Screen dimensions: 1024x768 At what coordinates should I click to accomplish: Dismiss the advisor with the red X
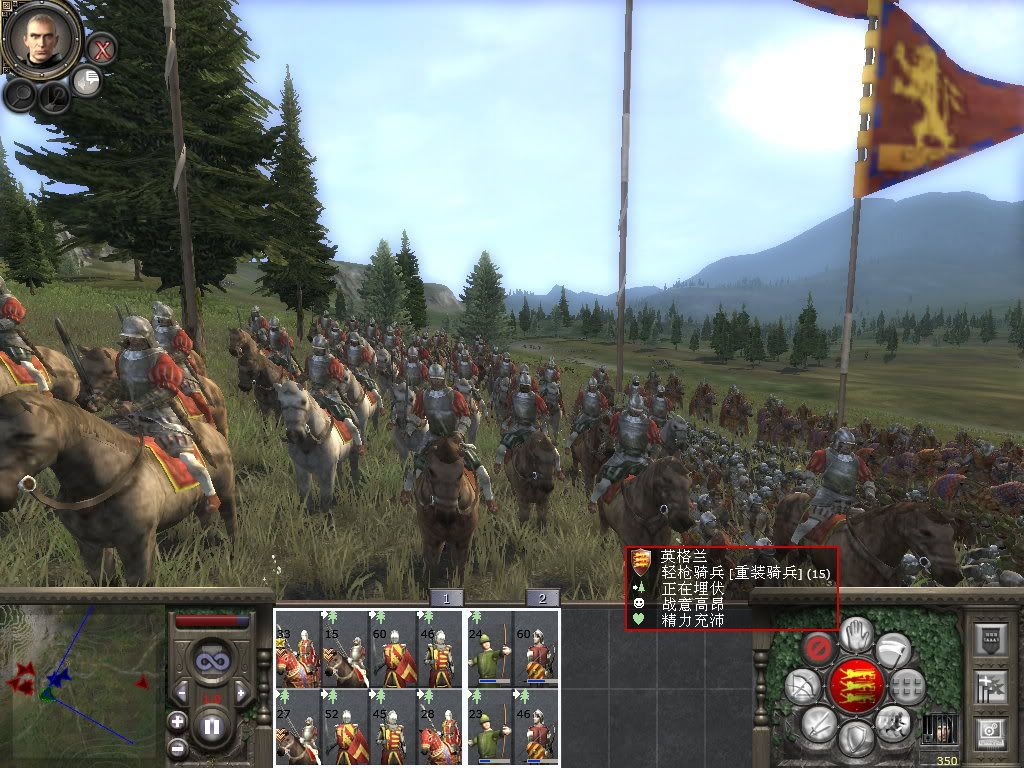101,47
